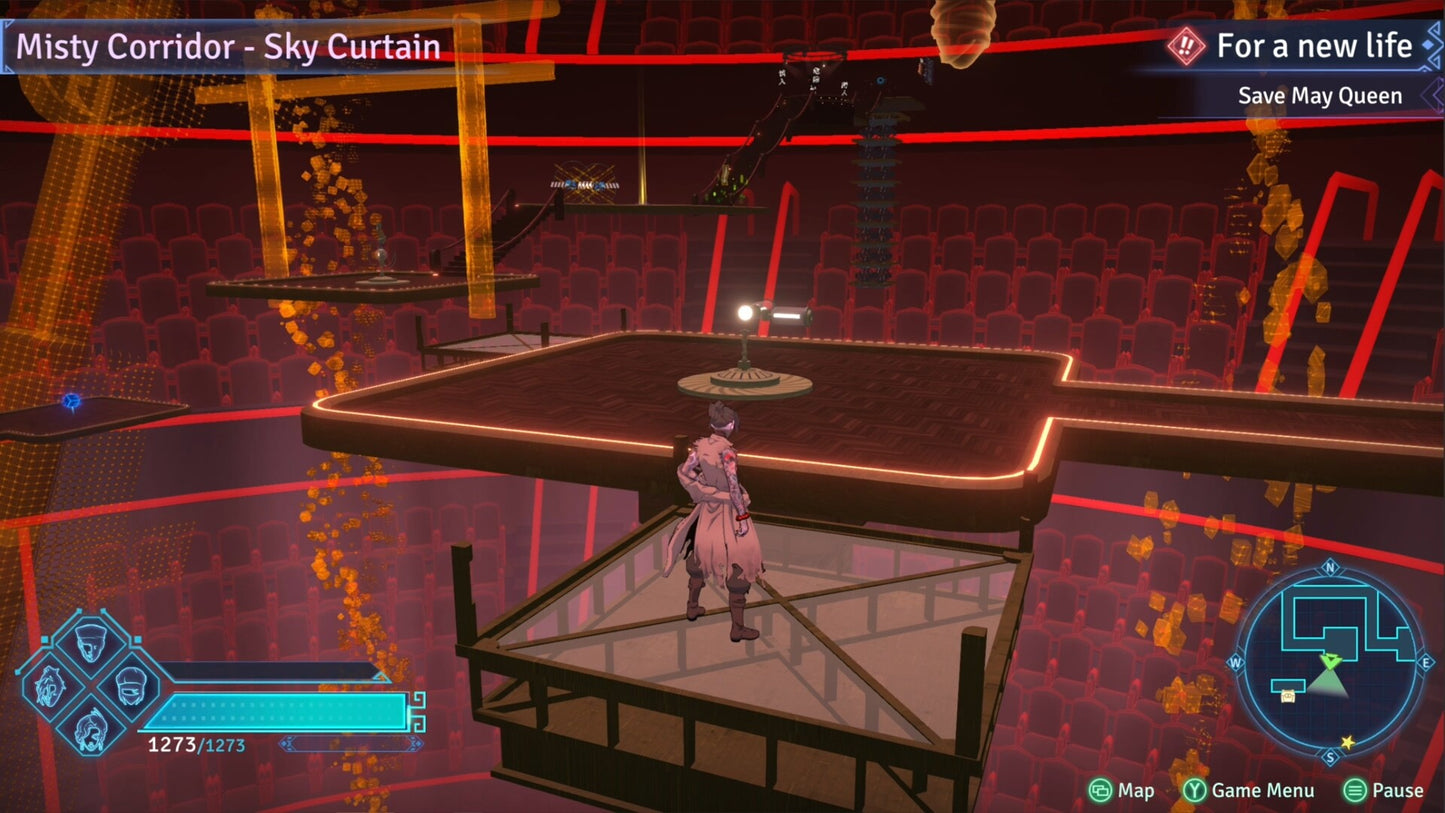Open the circular minimap
1445x813 pixels.
point(1329,662)
